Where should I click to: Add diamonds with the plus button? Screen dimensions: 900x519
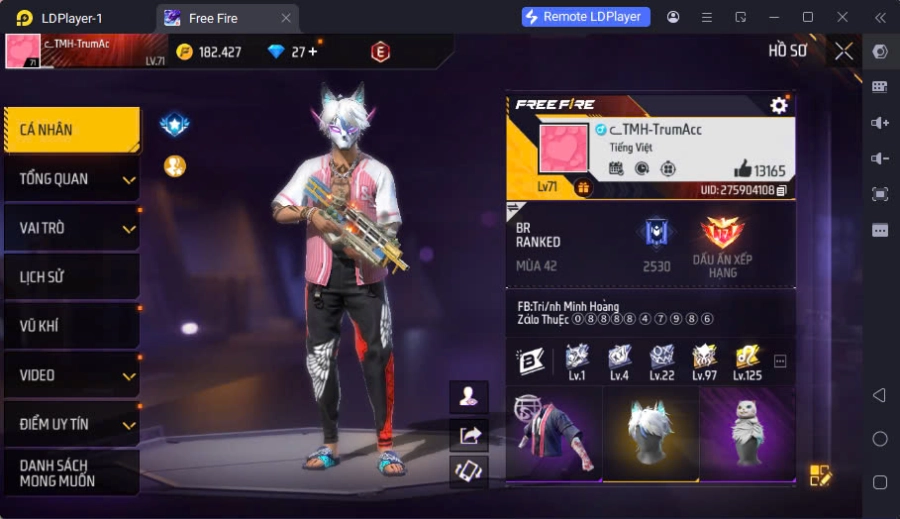pos(312,52)
